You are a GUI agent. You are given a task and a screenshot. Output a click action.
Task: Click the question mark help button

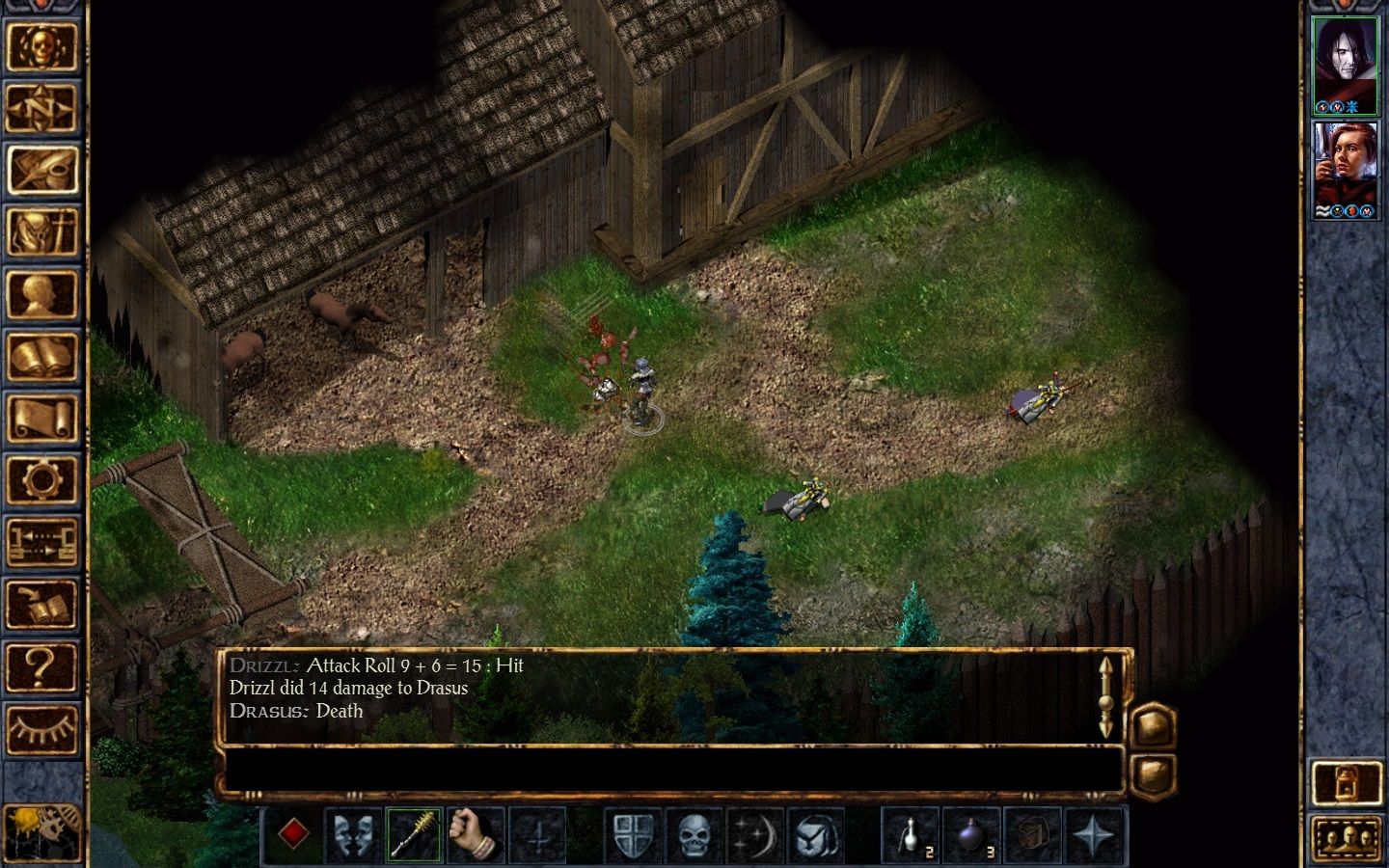[41, 667]
